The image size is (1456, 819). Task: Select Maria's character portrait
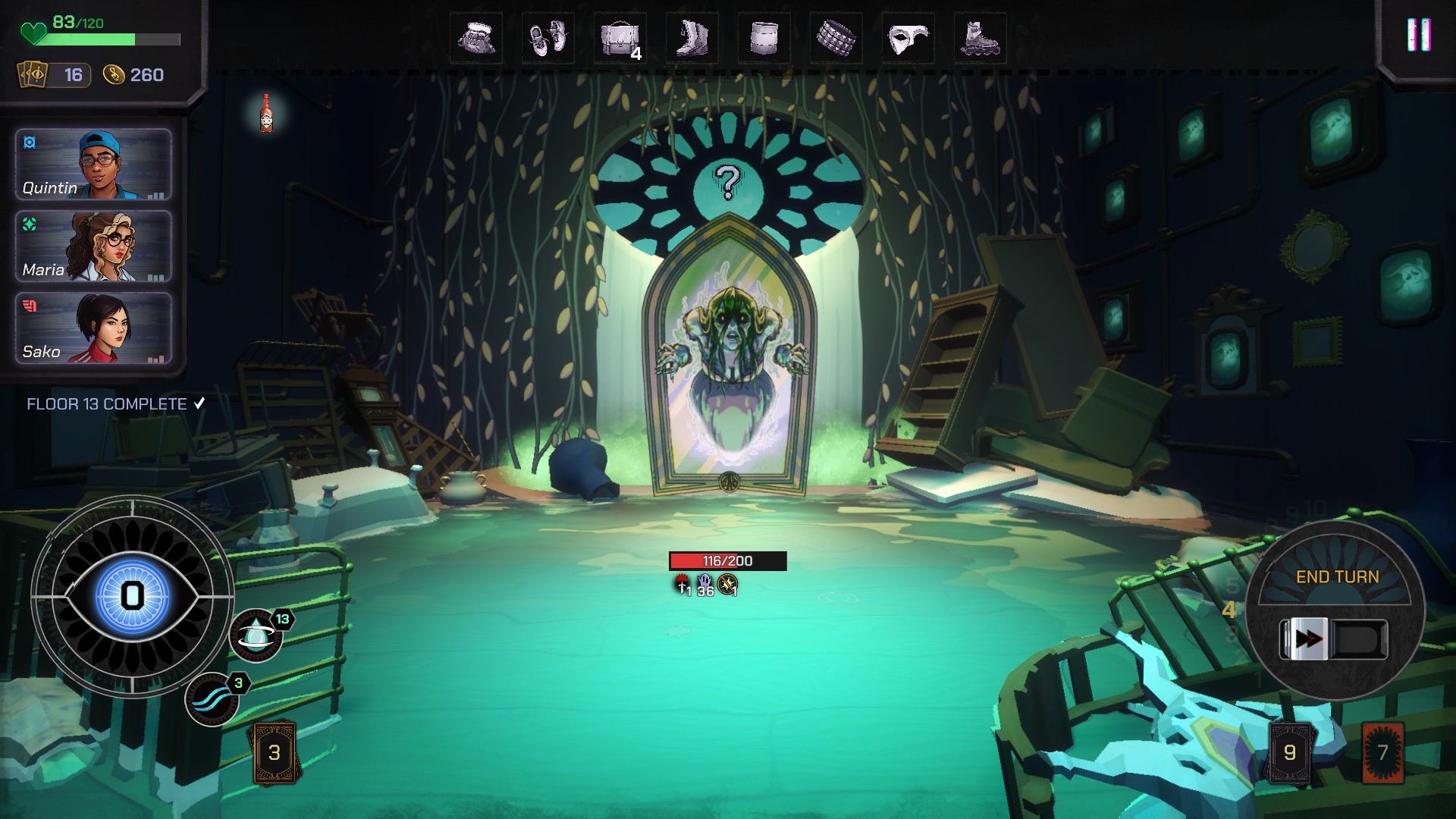click(93, 246)
